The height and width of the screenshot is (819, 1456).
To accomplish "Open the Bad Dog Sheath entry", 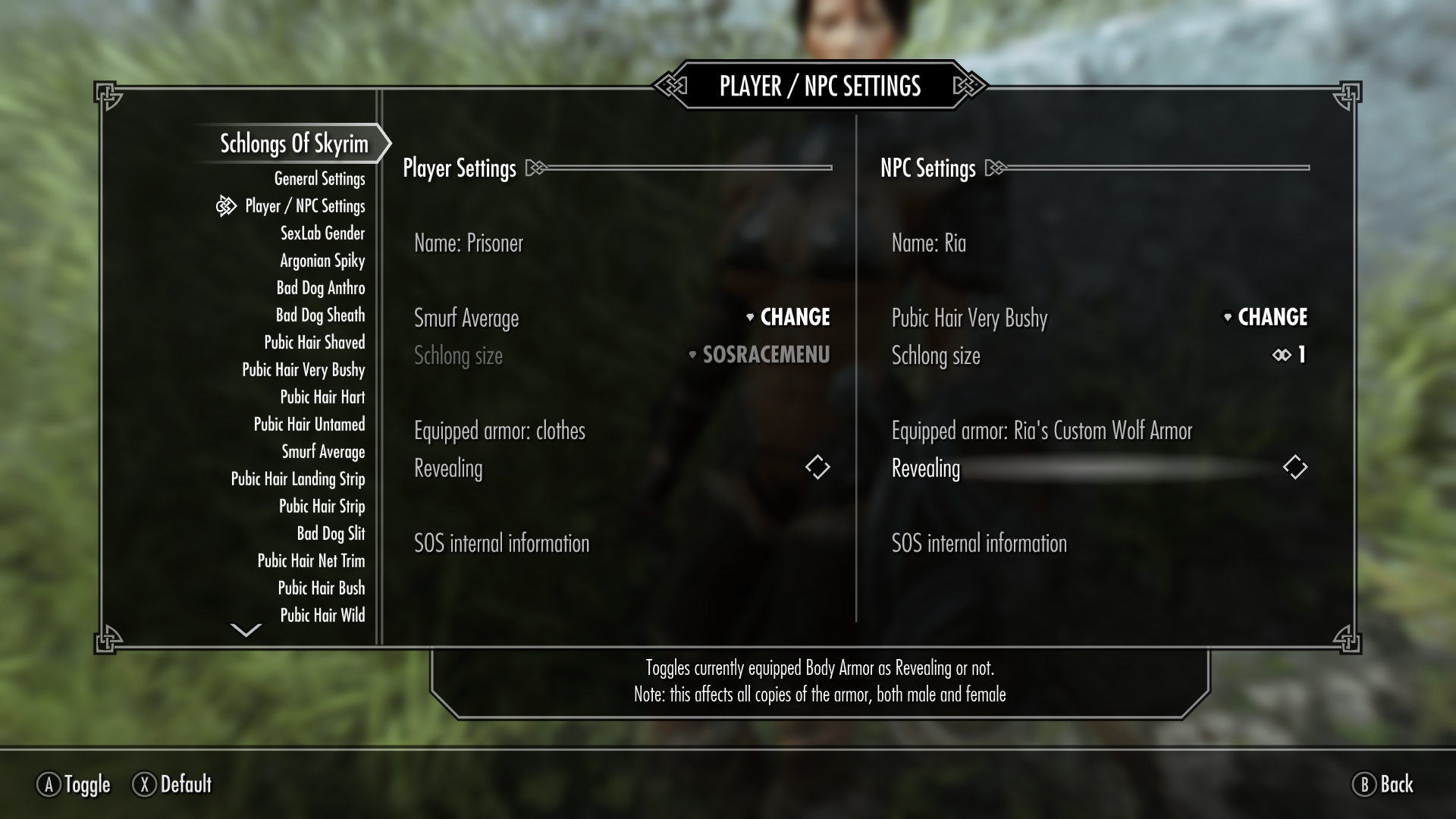I will [320, 315].
